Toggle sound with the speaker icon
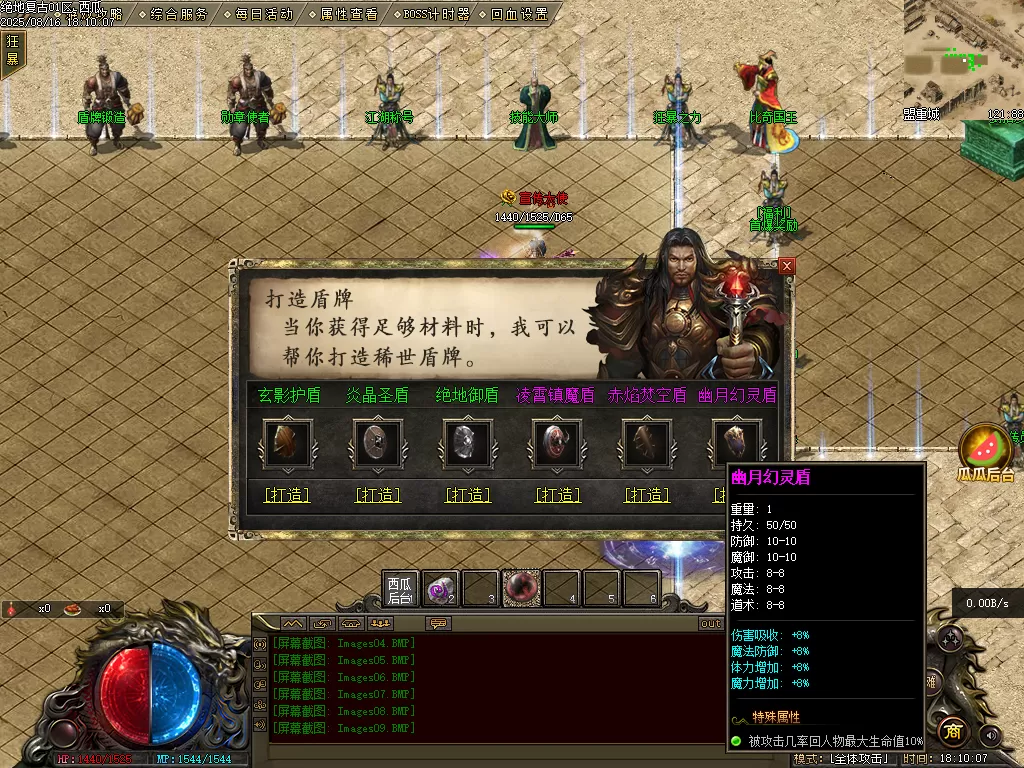Screen dimensions: 1024x768 point(990,735)
